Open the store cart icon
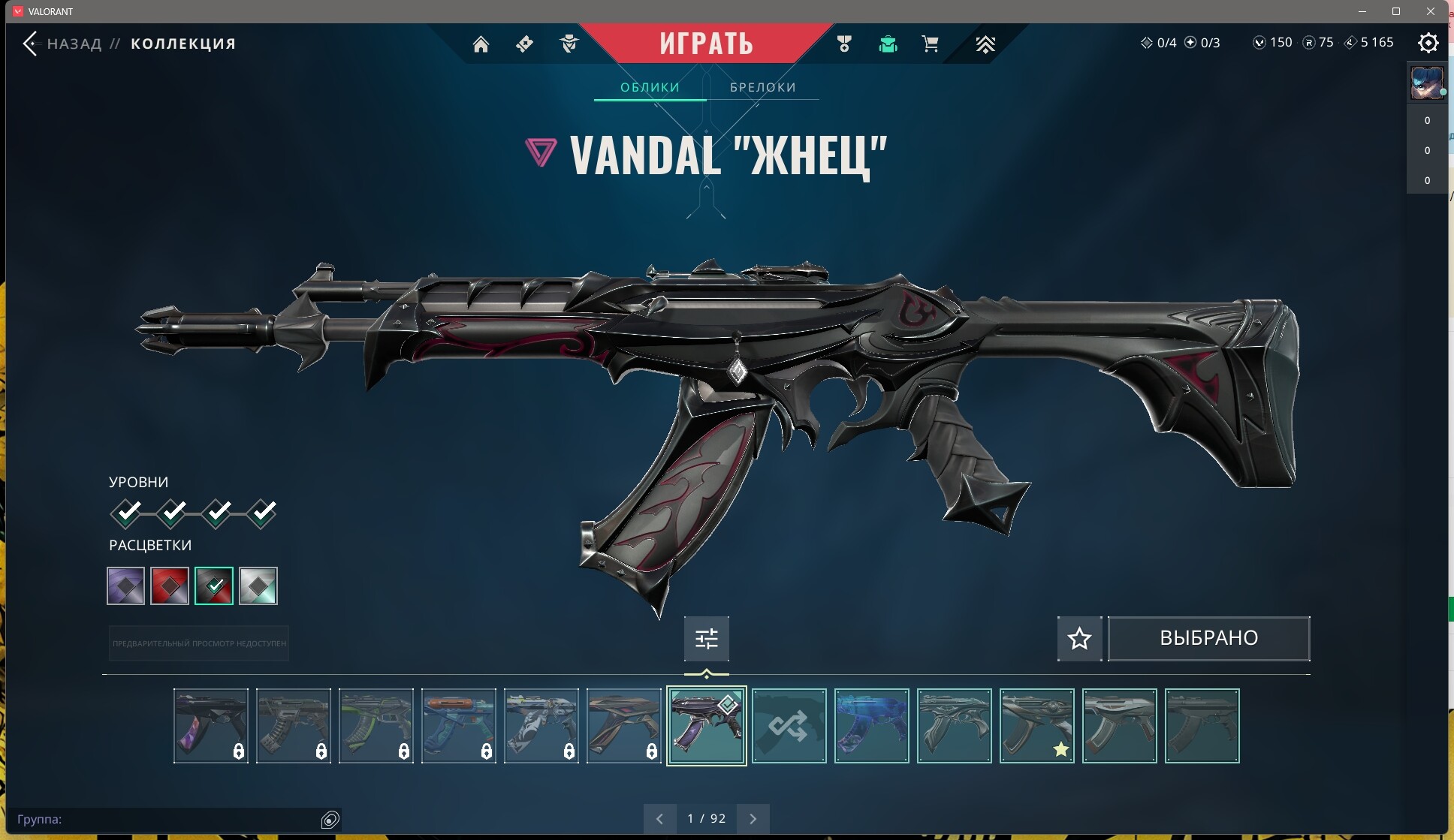 coord(930,44)
